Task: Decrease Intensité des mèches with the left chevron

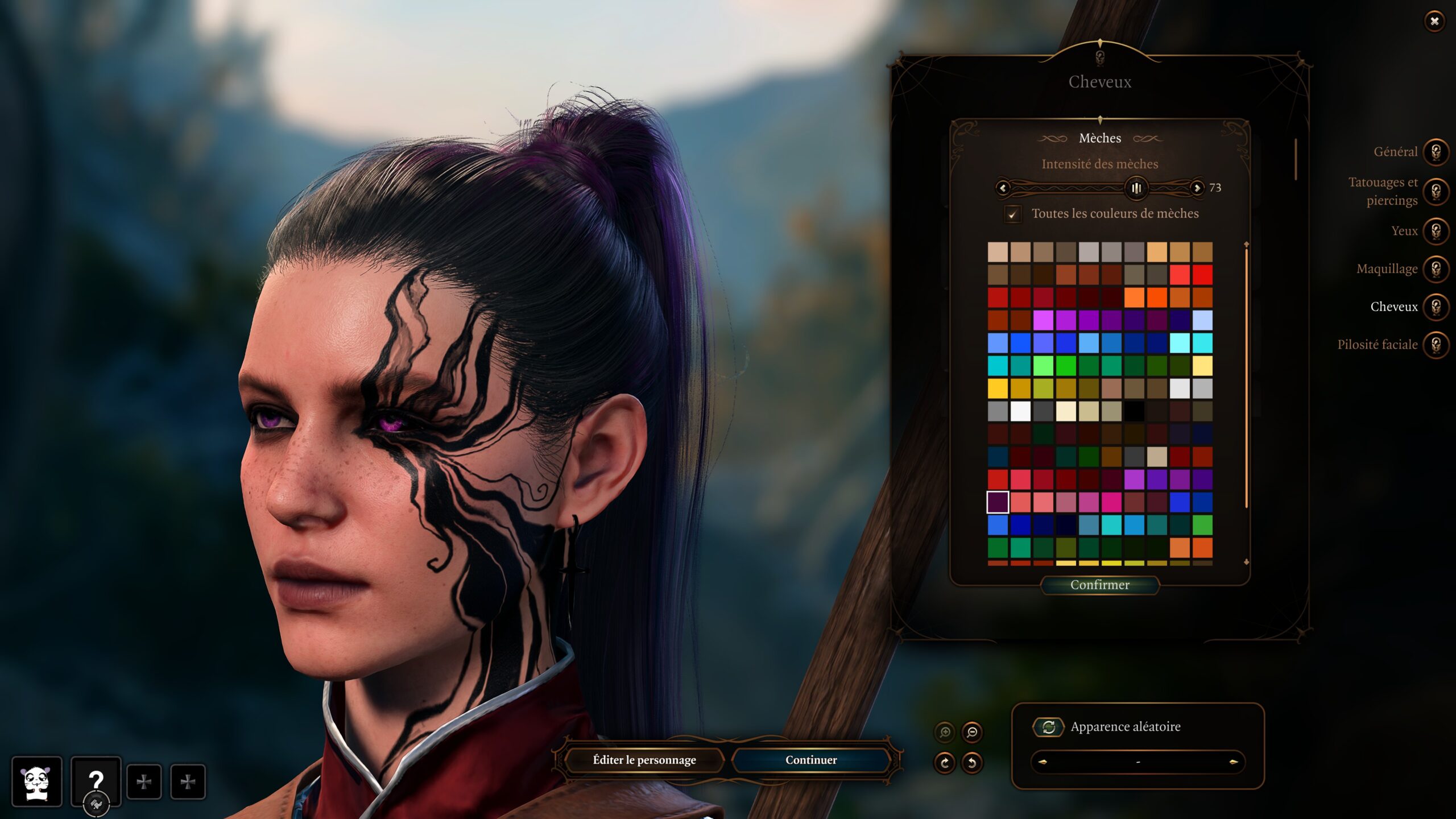Action: [1002, 188]
